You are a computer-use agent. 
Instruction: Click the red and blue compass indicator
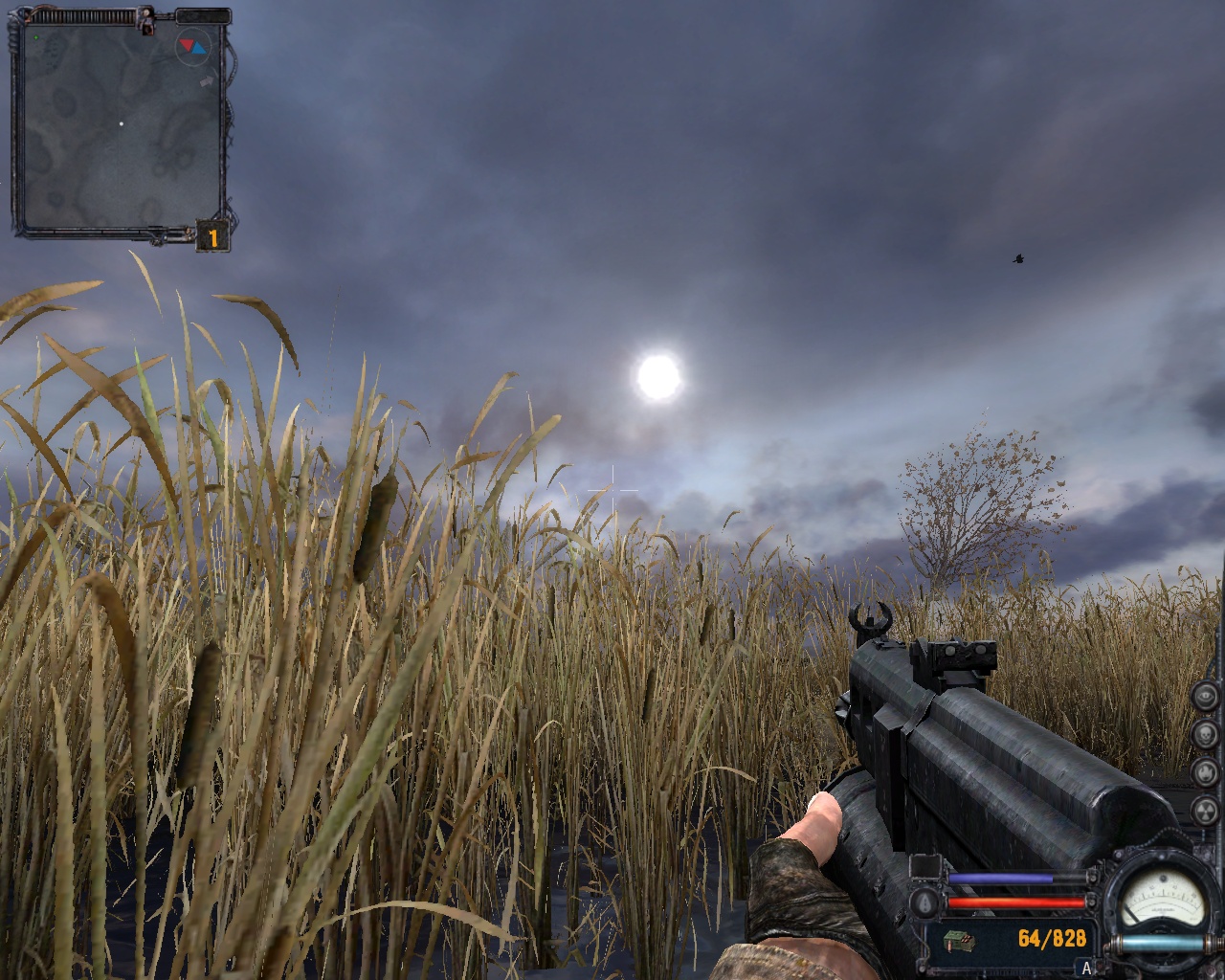pyautogui.click(x=191, y=46)
